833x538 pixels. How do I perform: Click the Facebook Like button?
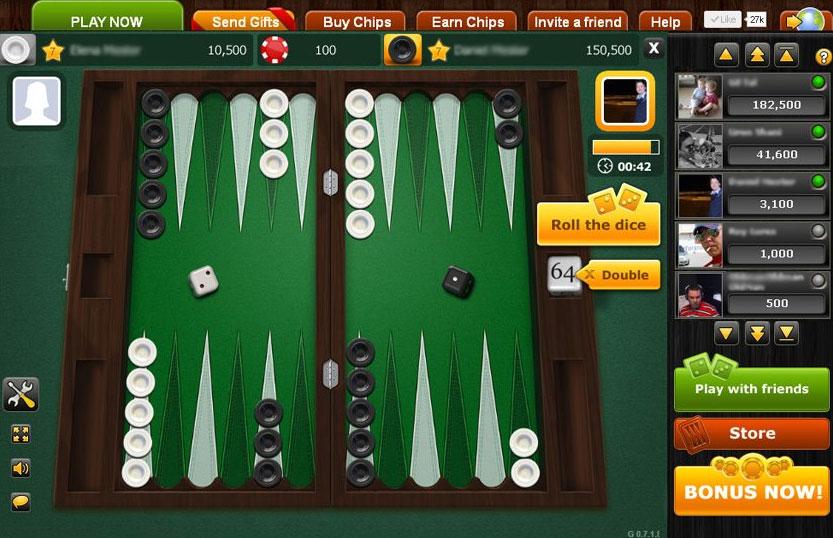point(722,19)
